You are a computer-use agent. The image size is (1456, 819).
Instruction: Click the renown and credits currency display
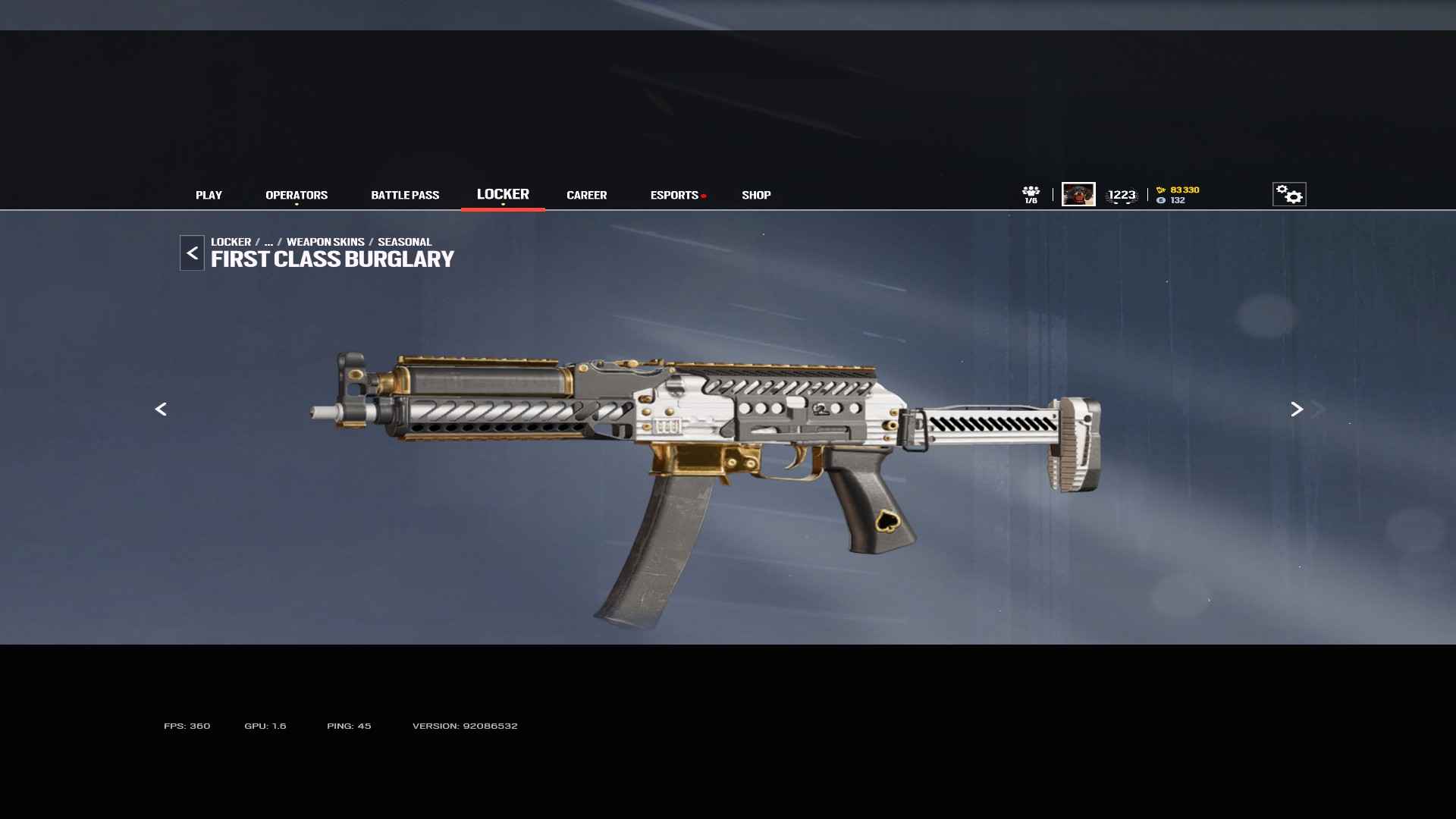(1178, 195)
